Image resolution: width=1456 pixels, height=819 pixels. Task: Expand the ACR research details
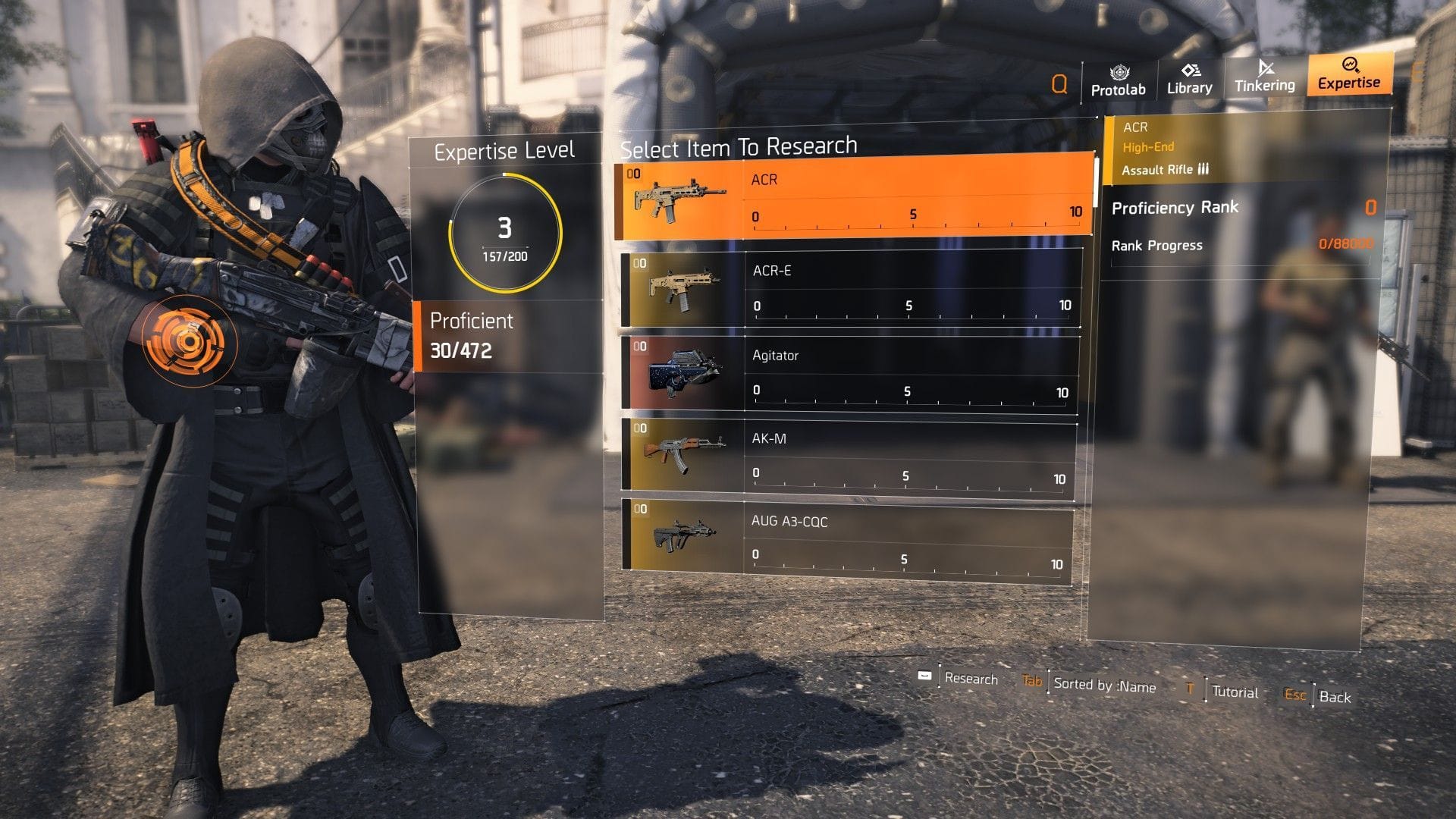849,199
